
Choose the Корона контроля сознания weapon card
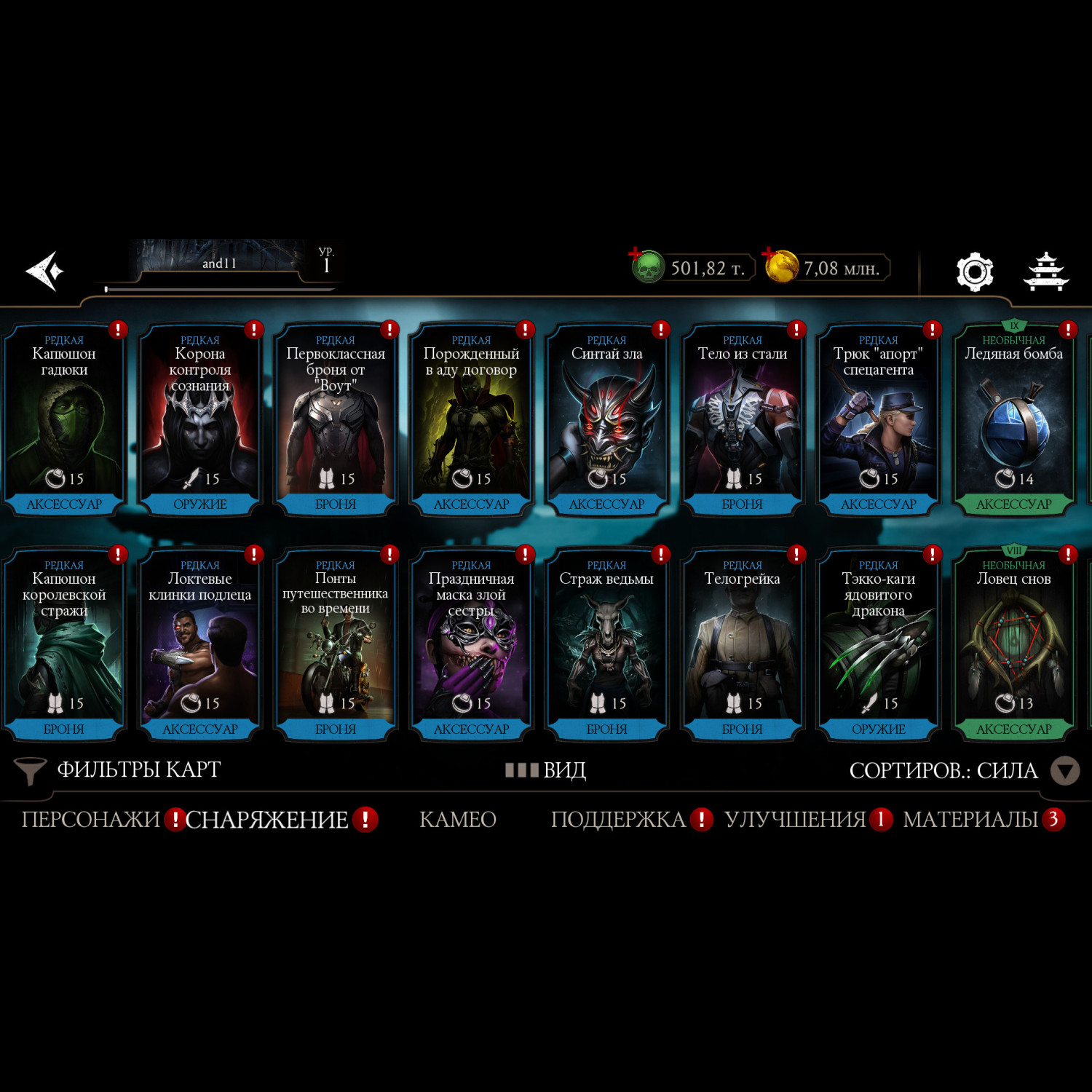pos(200,419)
